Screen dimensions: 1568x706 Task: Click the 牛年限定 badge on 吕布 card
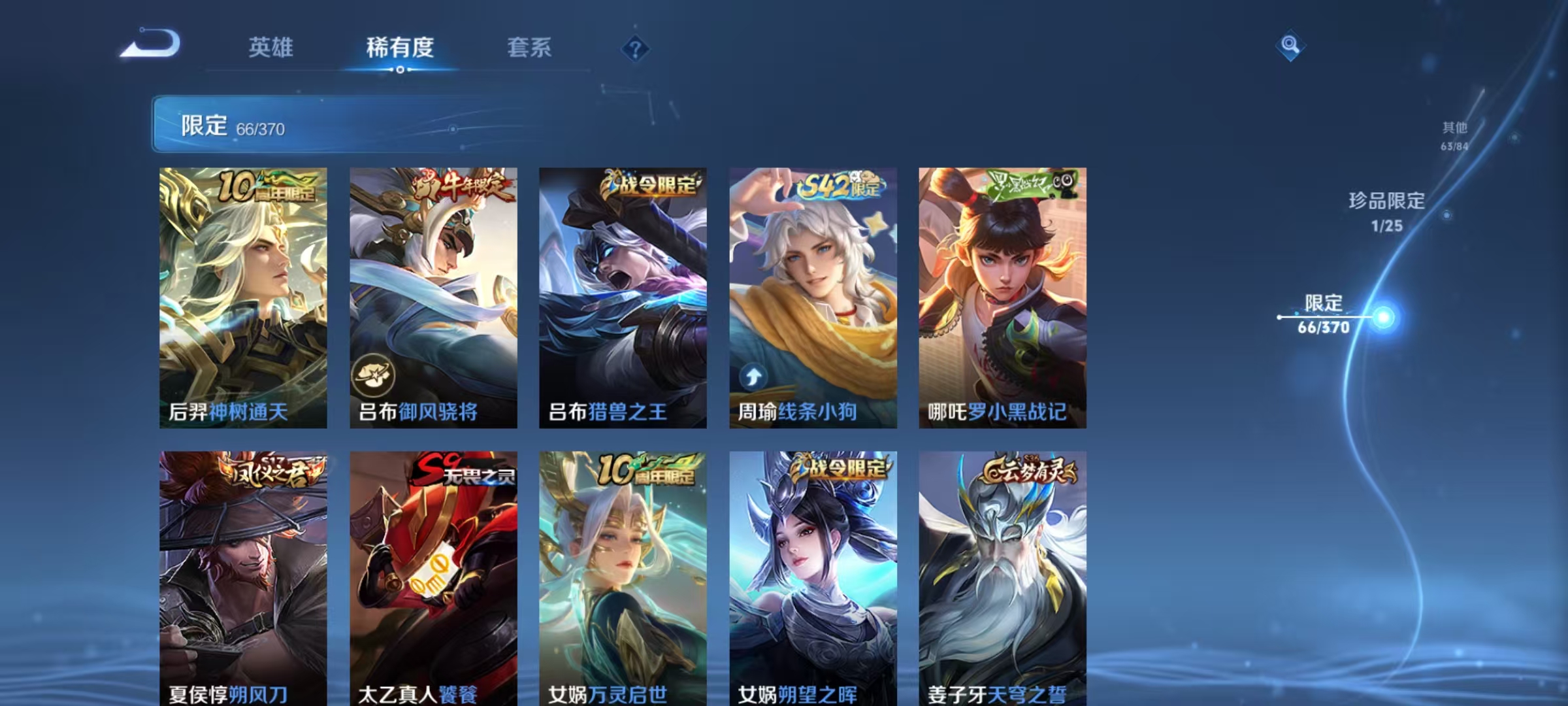452,186
